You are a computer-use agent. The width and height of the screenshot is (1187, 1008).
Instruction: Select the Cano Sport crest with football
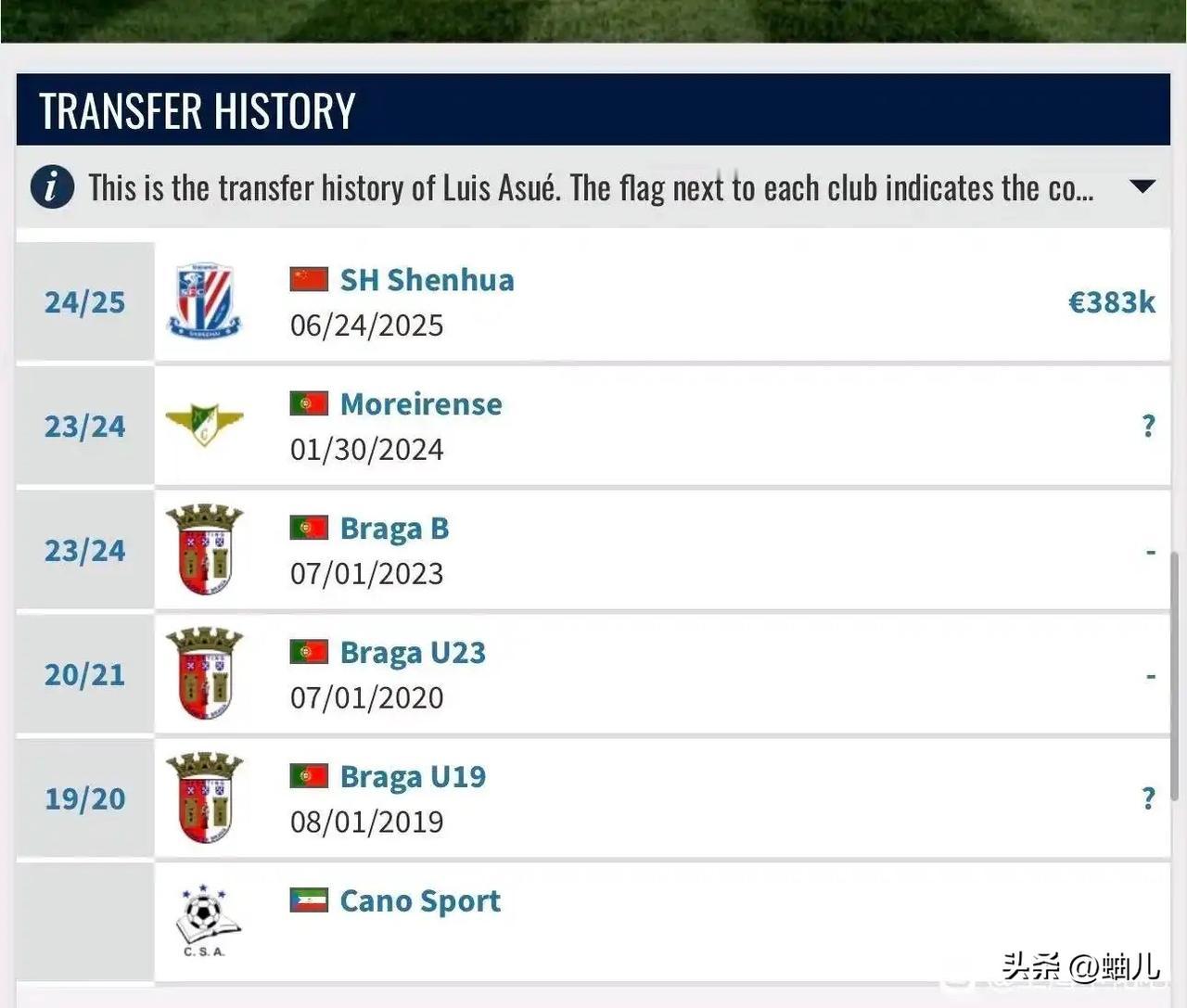pos(206,920)
